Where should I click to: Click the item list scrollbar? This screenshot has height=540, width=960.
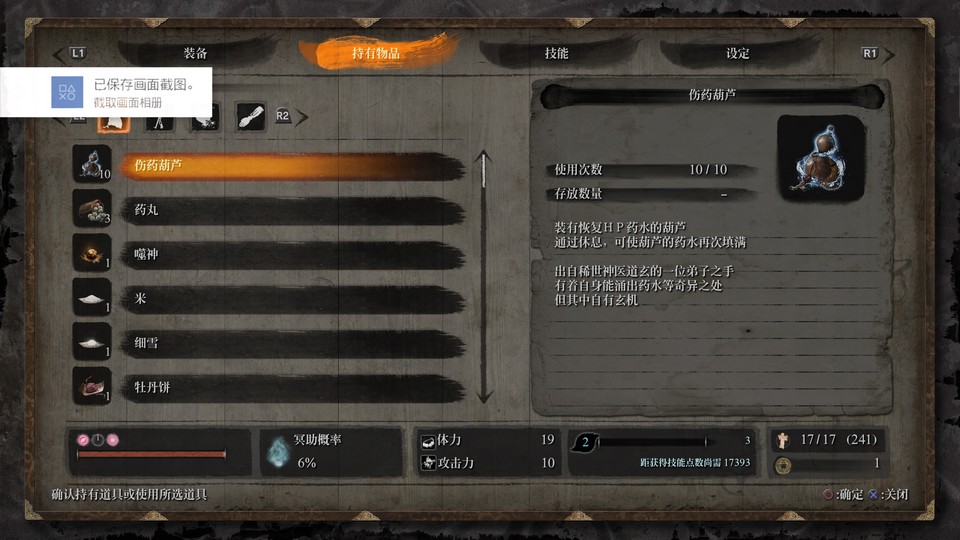point(485,276)
